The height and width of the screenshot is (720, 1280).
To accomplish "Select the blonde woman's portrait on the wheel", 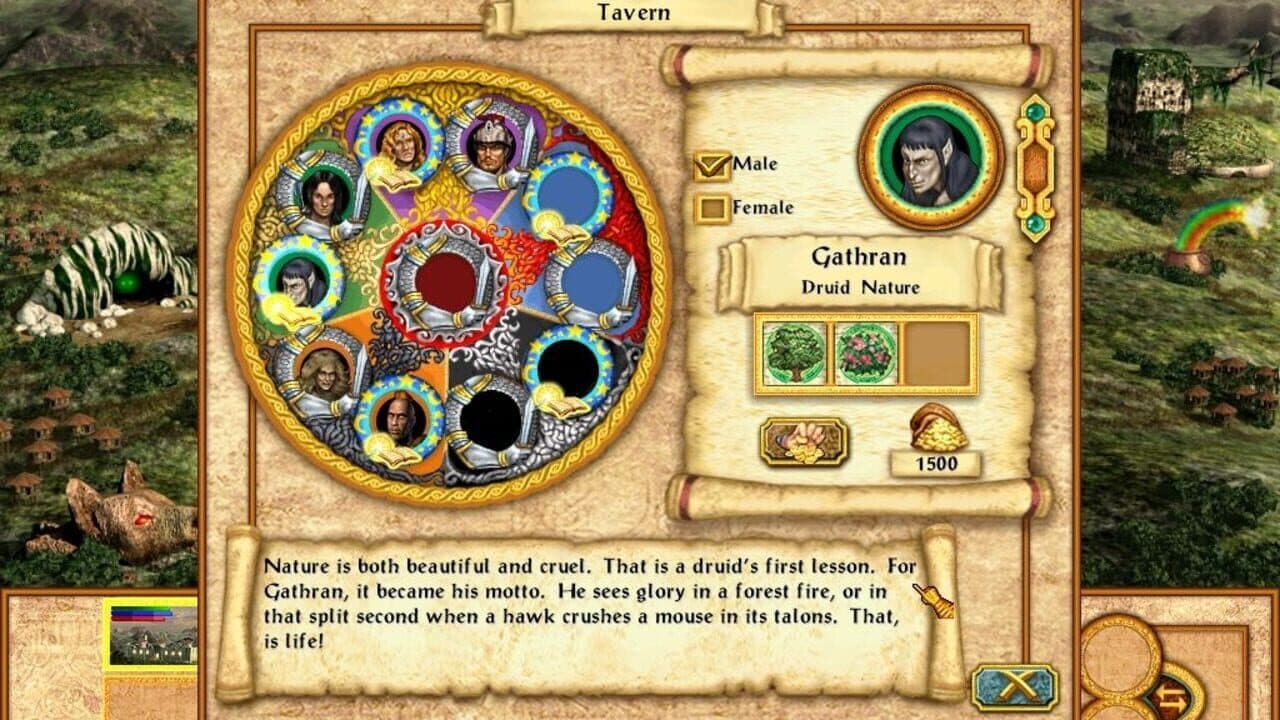I will (x=400, y=145).
